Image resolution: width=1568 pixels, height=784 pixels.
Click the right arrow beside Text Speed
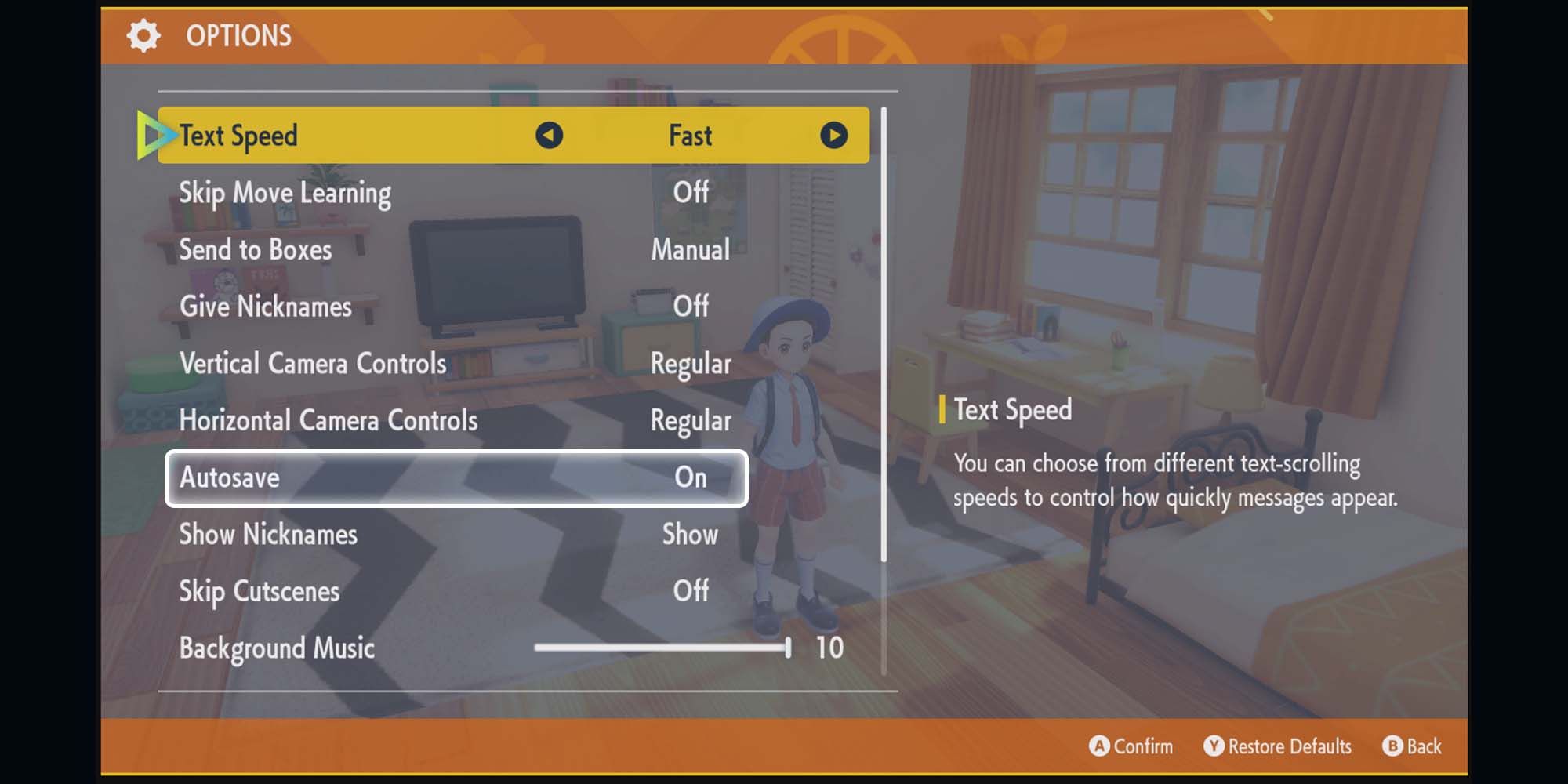coord(834,135)
